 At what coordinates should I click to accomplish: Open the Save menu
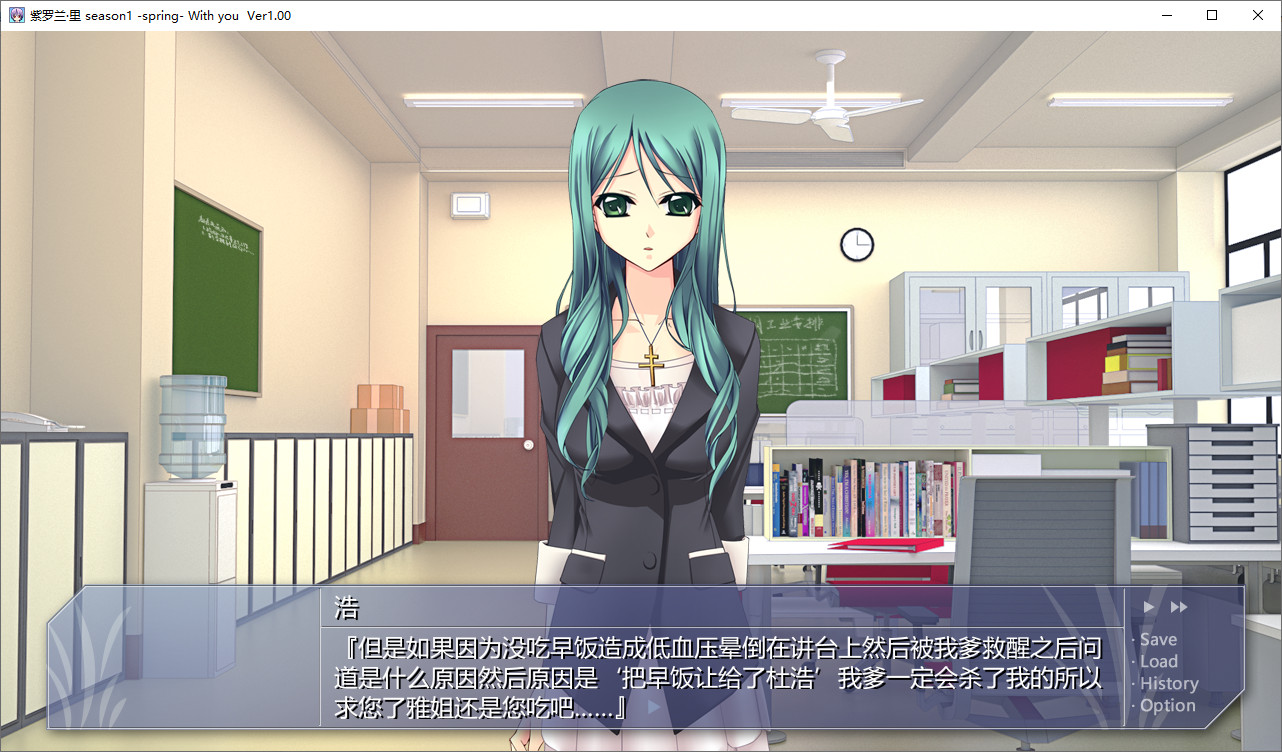[1158, 640]
